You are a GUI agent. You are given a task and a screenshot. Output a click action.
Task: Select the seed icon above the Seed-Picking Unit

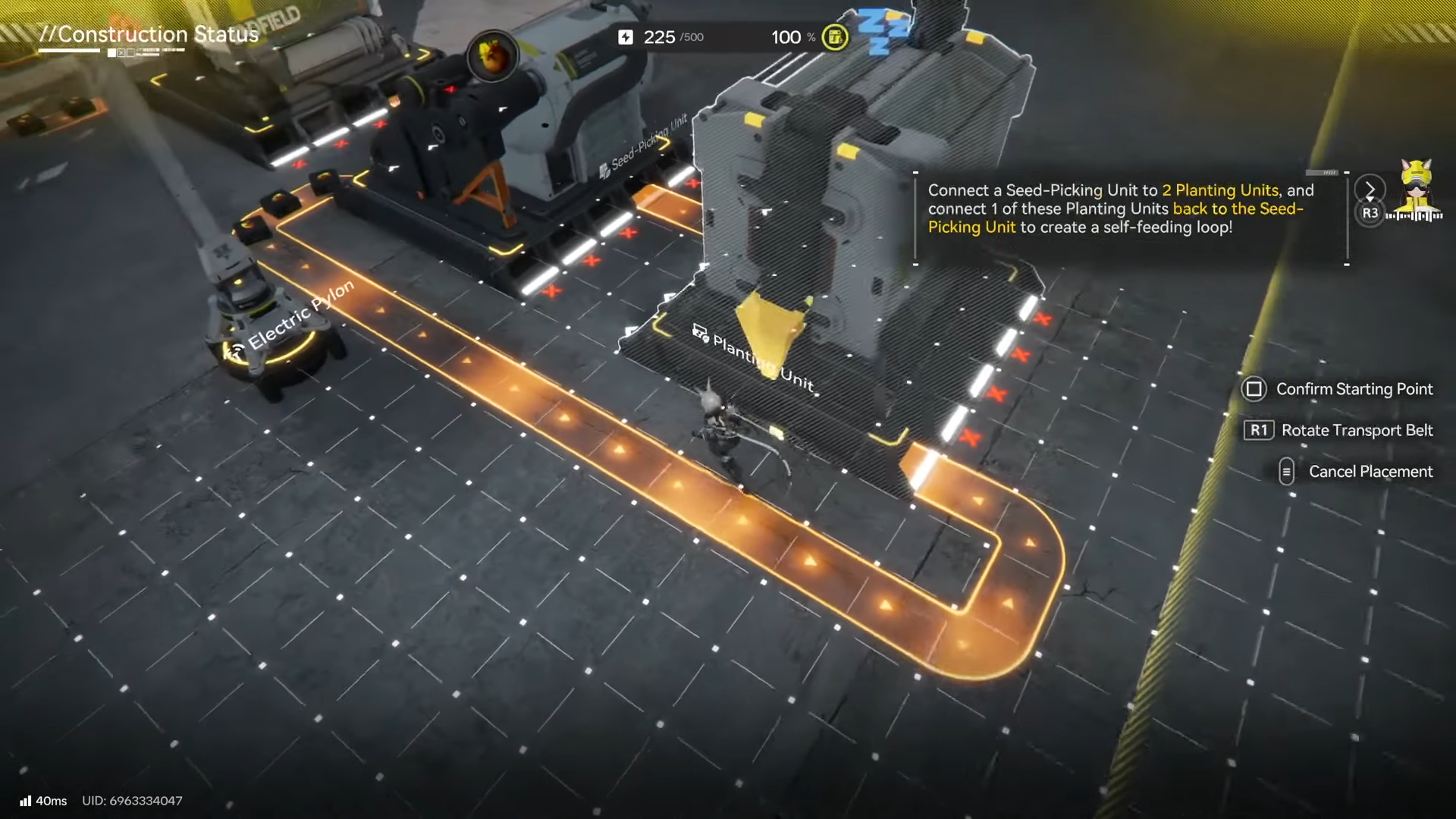(493, 55)
